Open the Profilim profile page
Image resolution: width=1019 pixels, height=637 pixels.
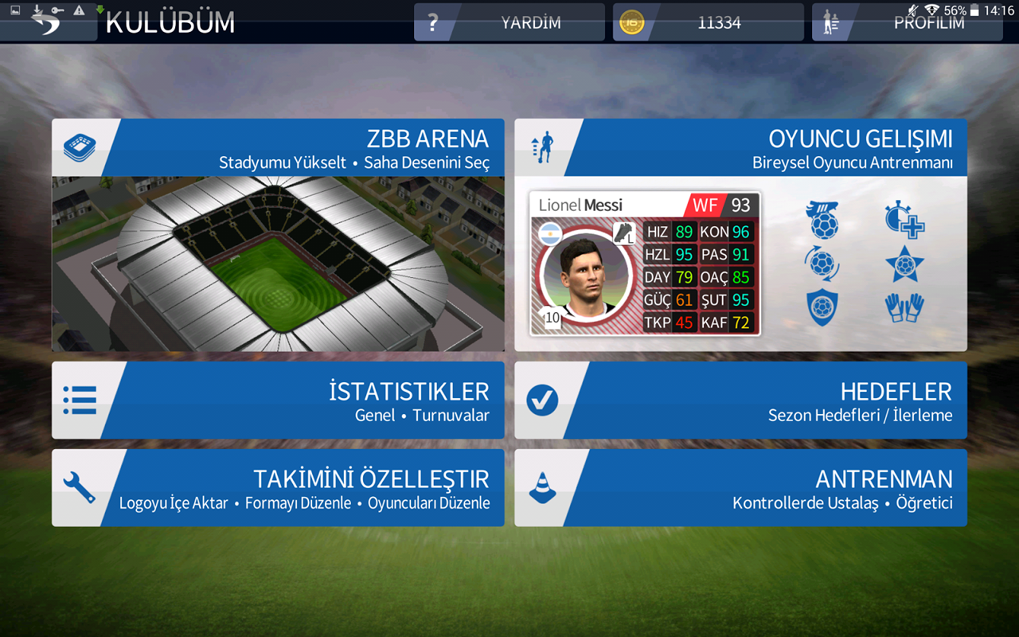click(907, 23)
